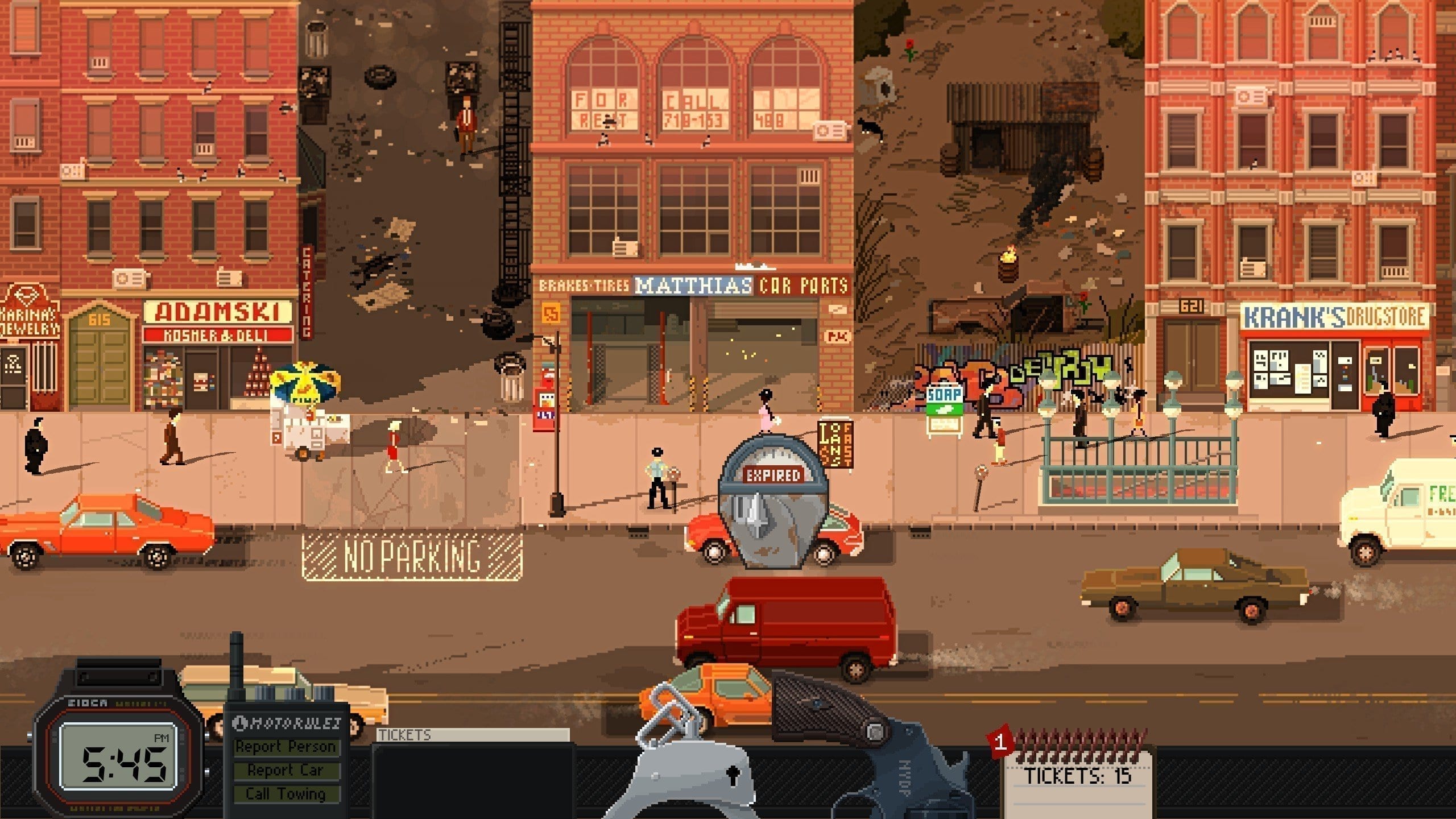This screenshot has width=1456, height=819.
Task: Call Towing from the radio menu
Action: point(286,793)
